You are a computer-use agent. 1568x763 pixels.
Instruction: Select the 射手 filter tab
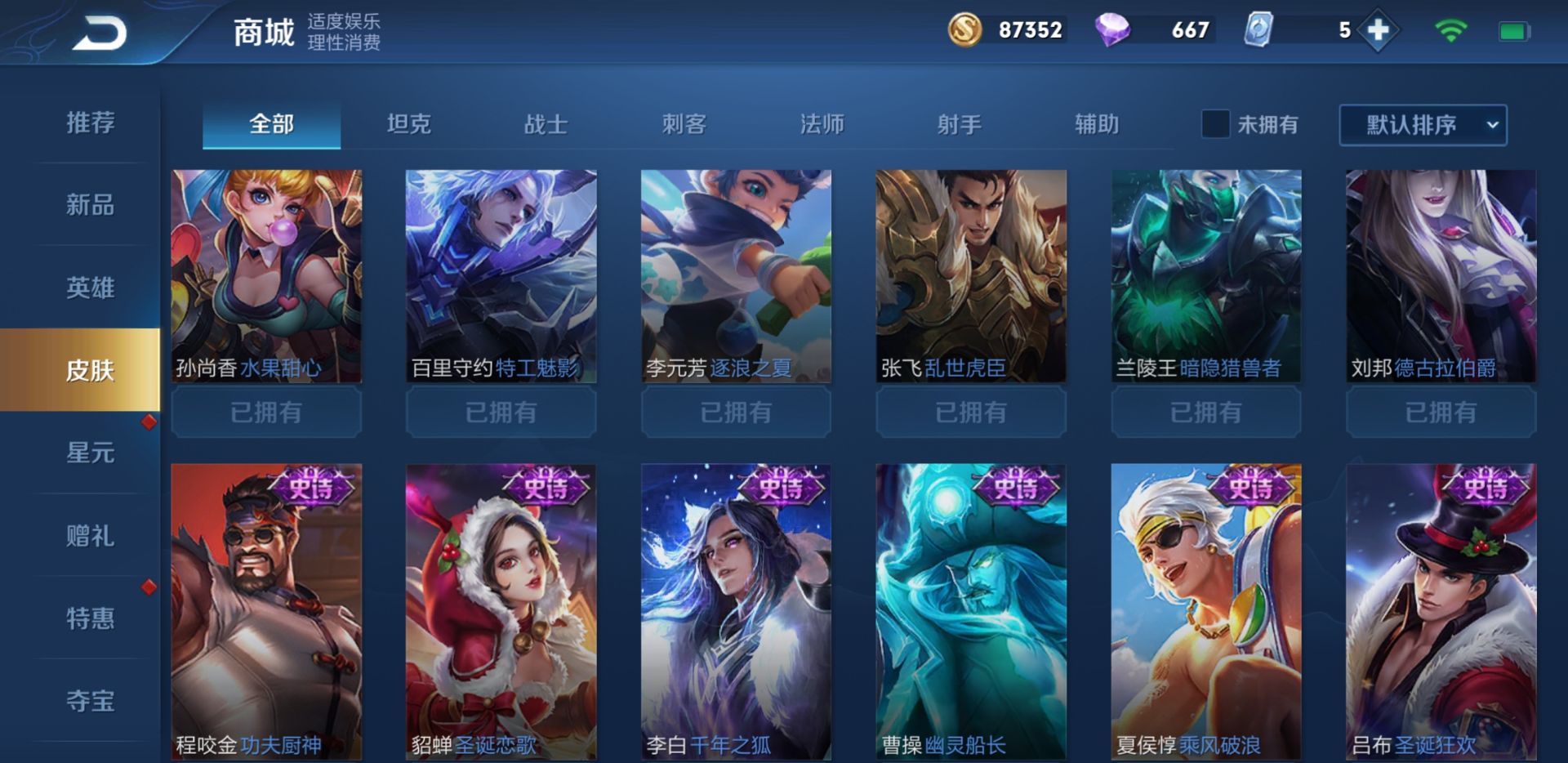959,124
